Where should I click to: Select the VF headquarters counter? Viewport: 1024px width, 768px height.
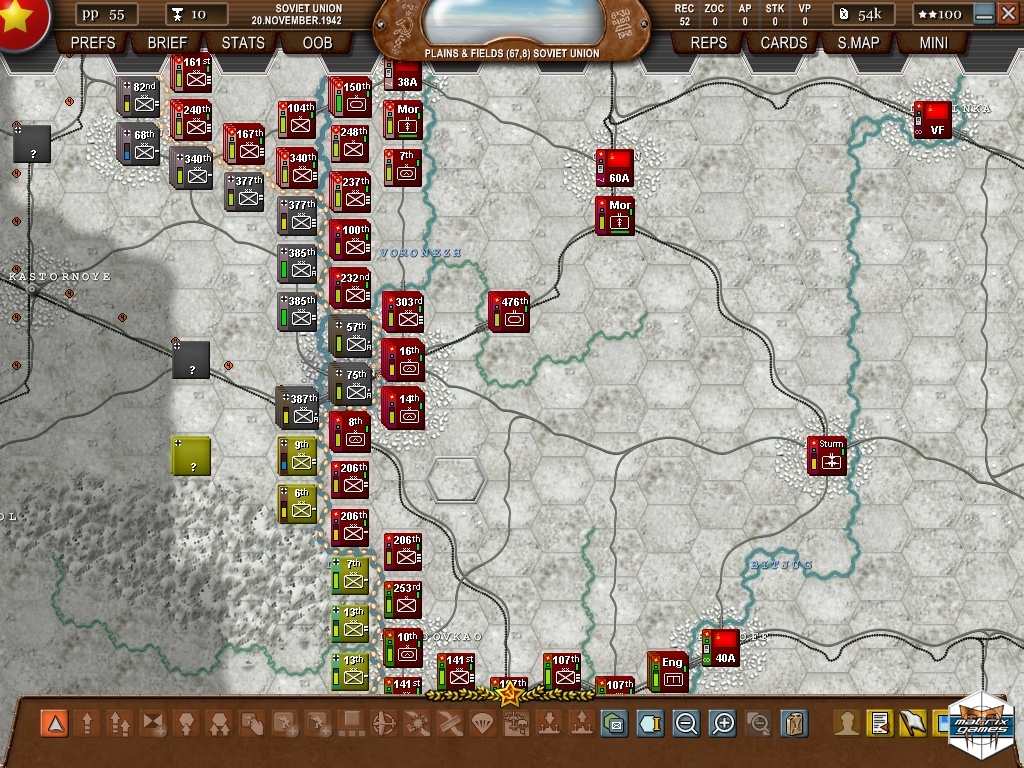tap(932, 120)
